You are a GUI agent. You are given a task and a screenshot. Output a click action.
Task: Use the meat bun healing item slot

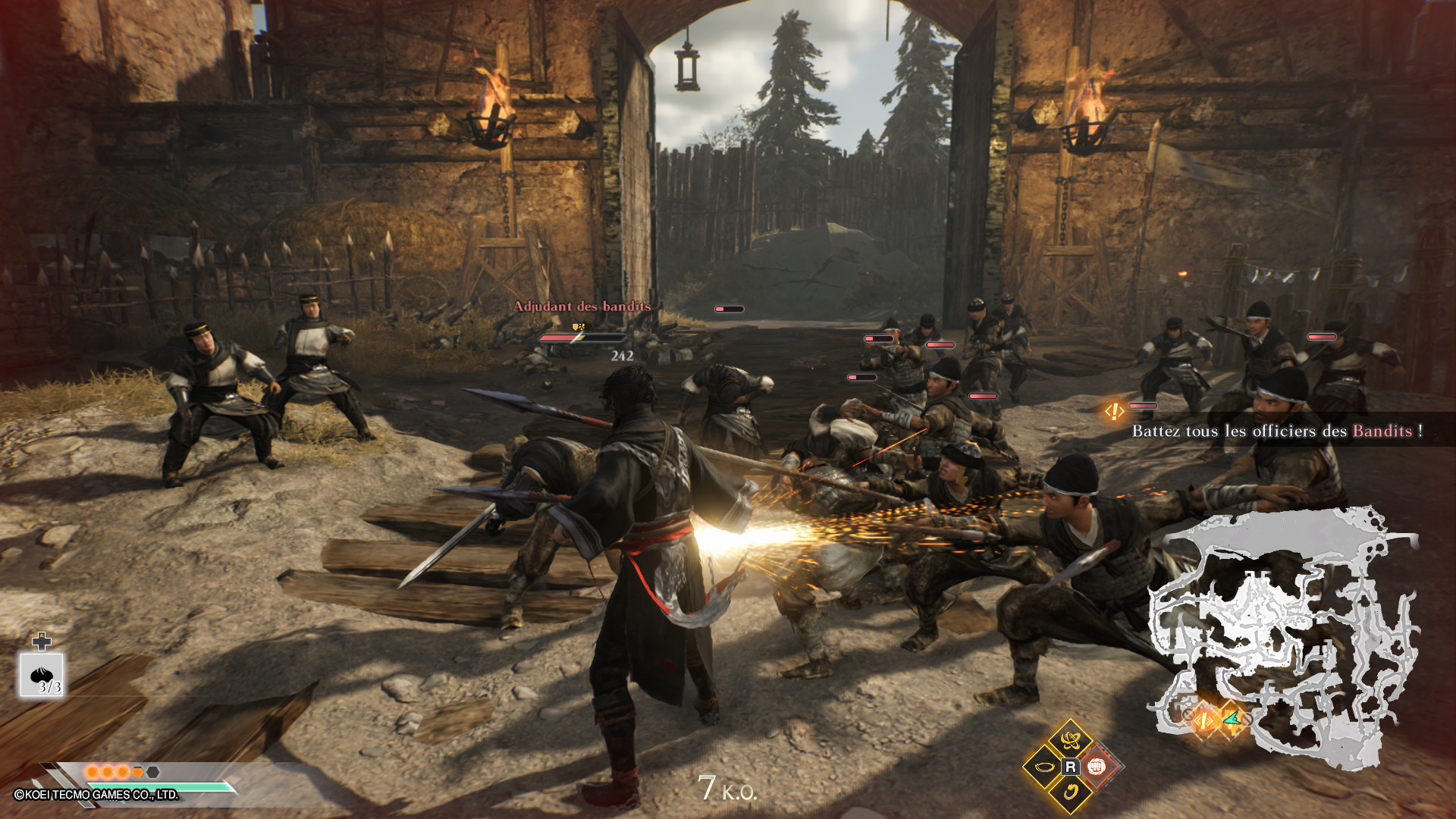click(42, 675)
